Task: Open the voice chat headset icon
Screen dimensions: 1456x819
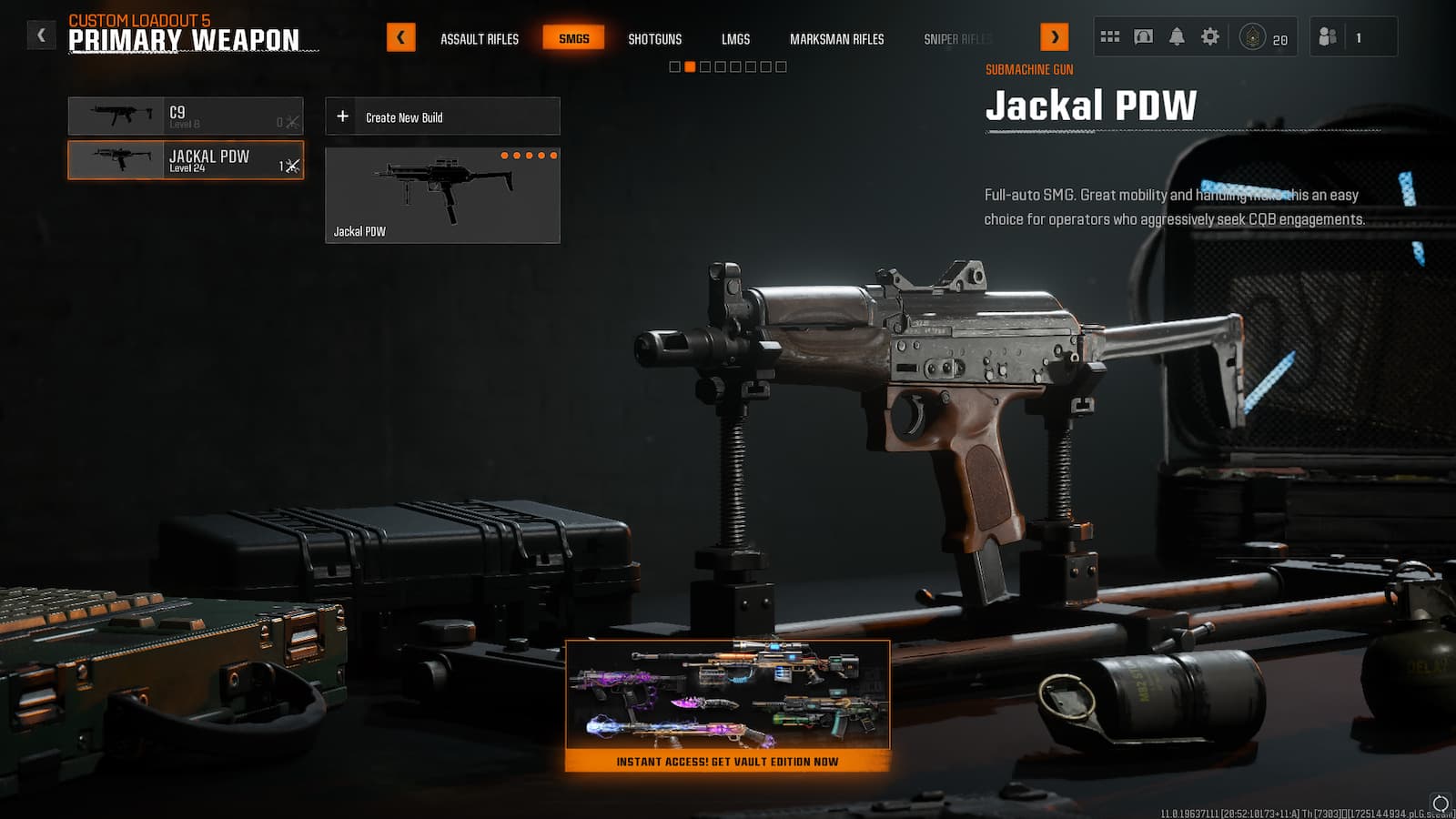Action: (x=1143, y=35)
